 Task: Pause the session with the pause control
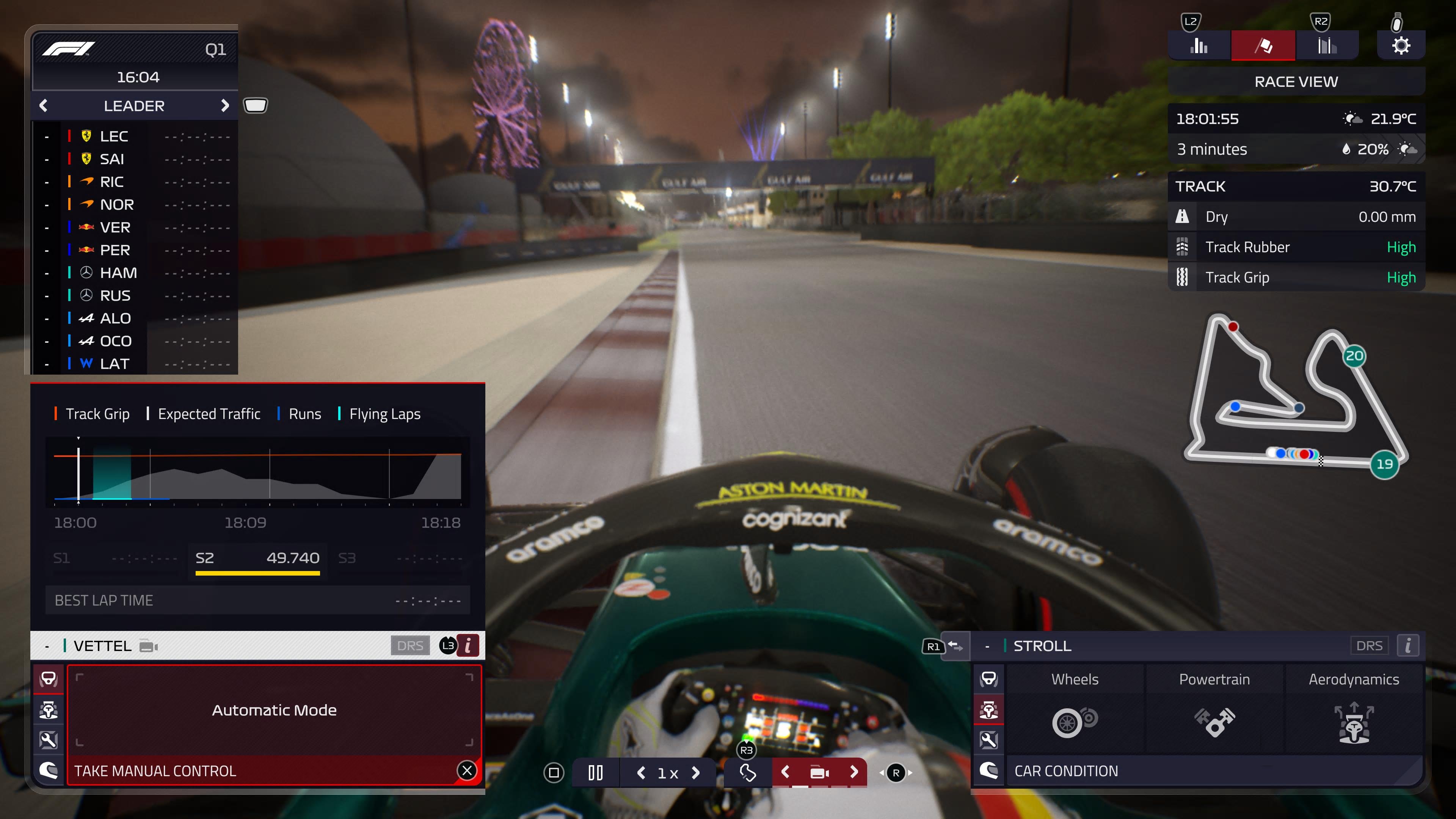(595, 773)
